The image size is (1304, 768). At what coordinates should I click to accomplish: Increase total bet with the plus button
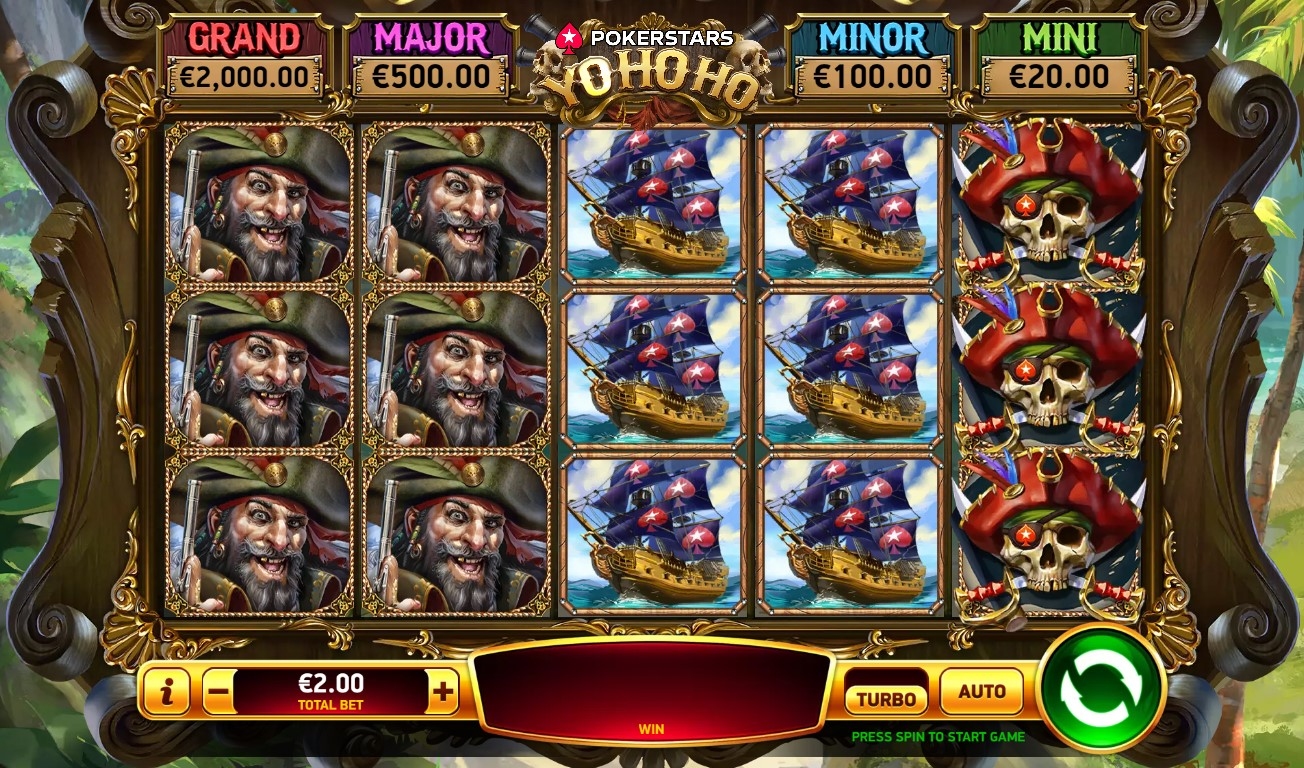(x=443, y=691)
